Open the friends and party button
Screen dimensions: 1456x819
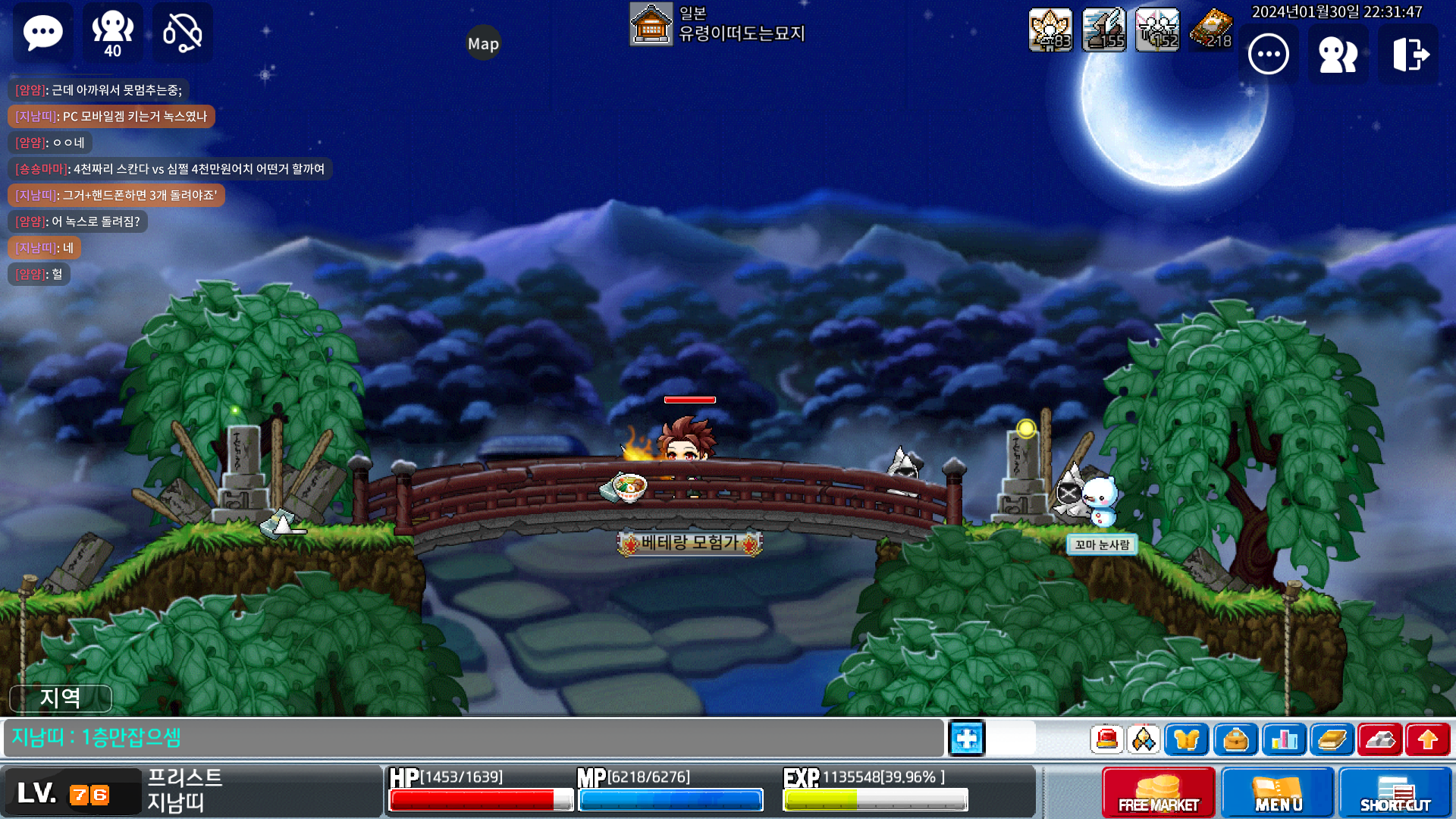1338,55
